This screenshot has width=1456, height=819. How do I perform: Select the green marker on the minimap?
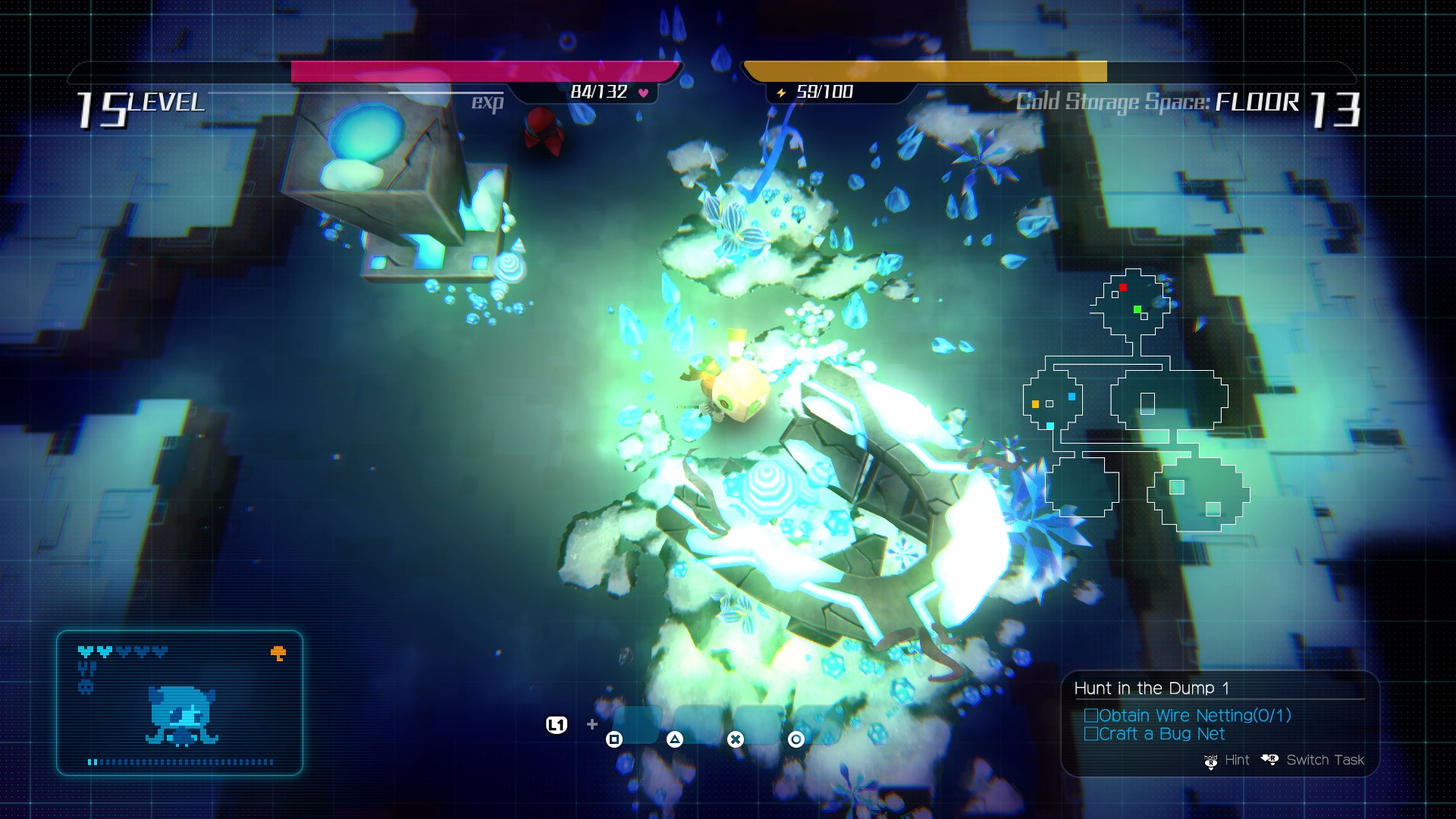pos(1137,309)
